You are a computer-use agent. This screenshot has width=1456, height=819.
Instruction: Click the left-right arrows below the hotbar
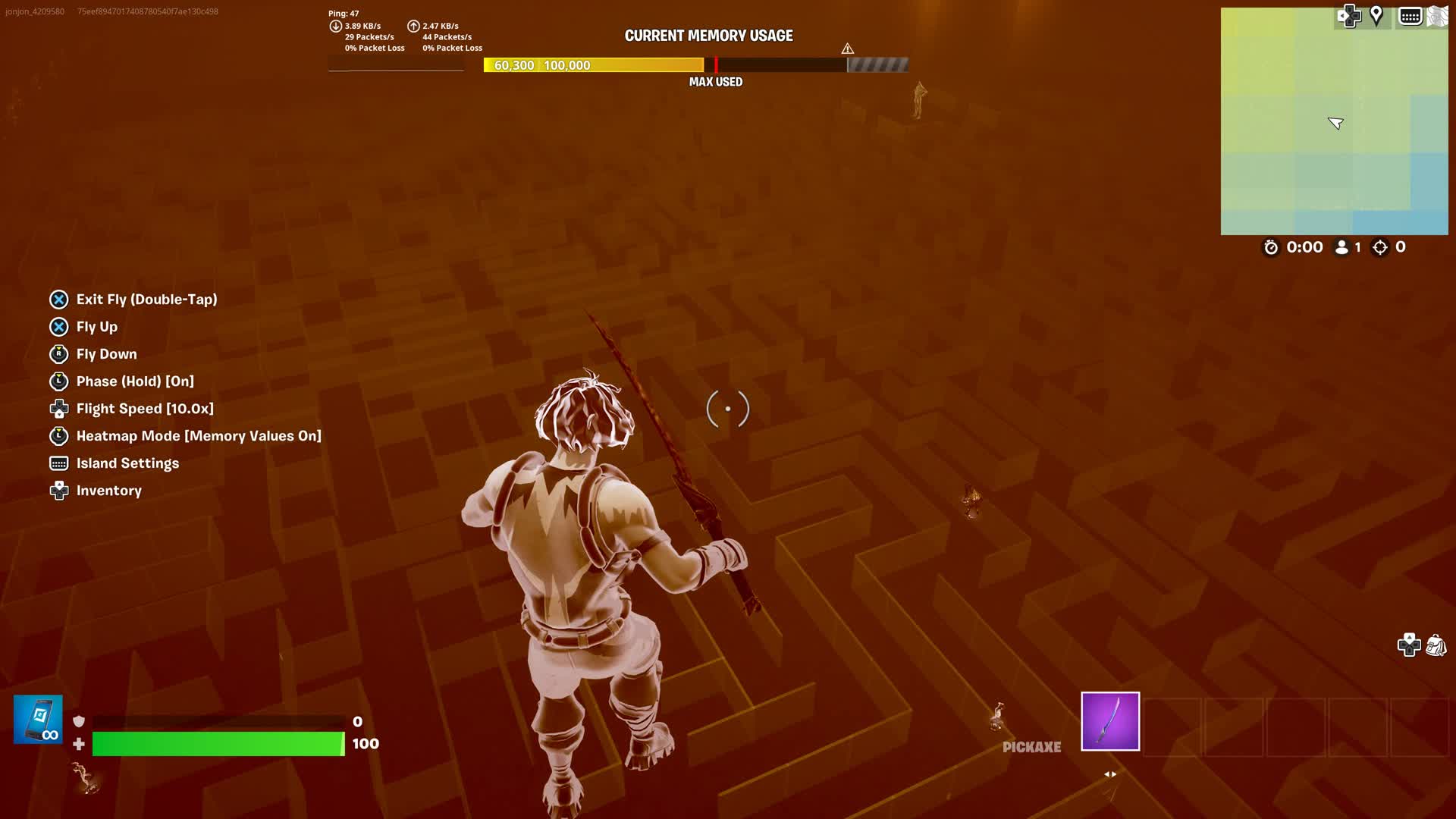(1109, 773)
